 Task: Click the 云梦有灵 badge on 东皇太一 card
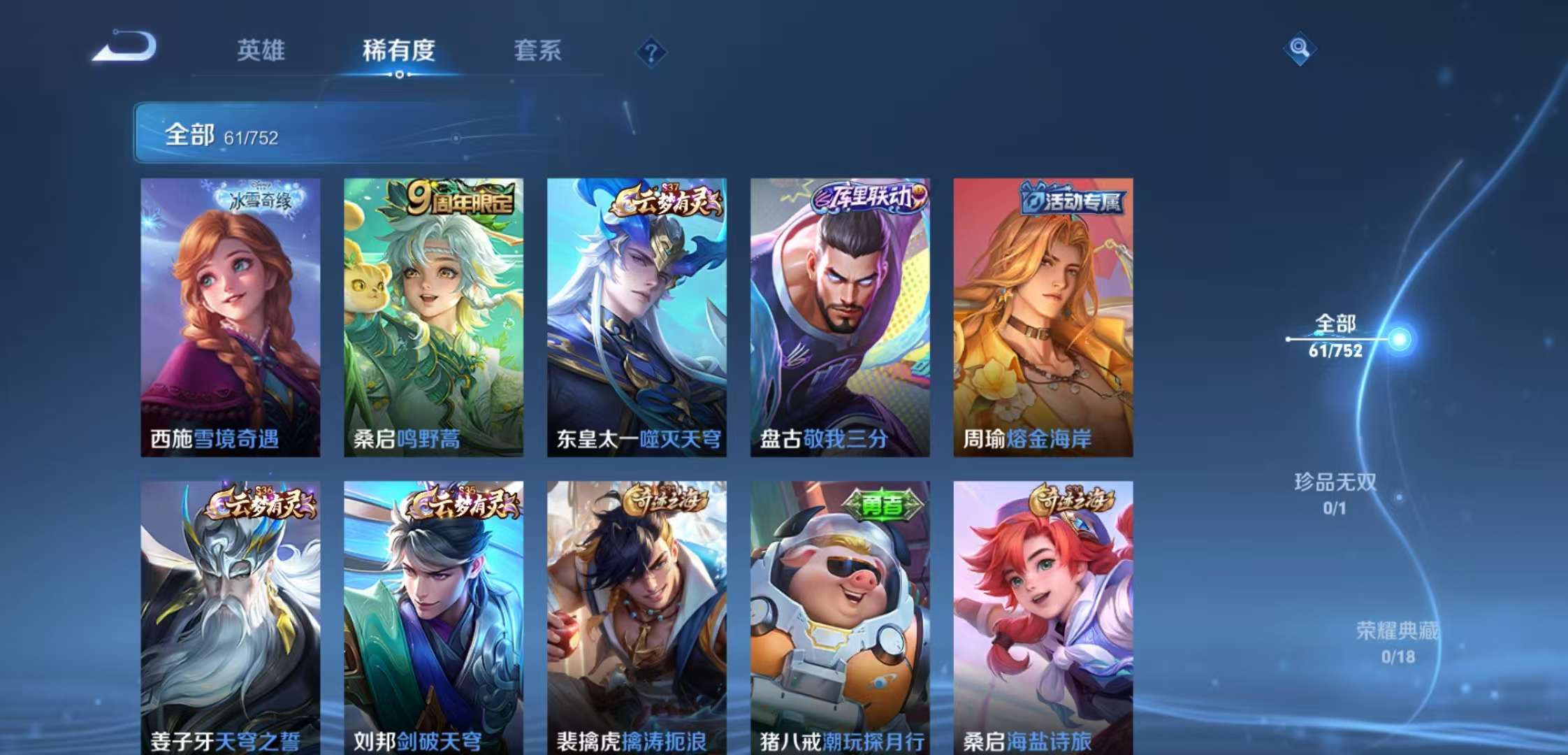pos(665,199)
